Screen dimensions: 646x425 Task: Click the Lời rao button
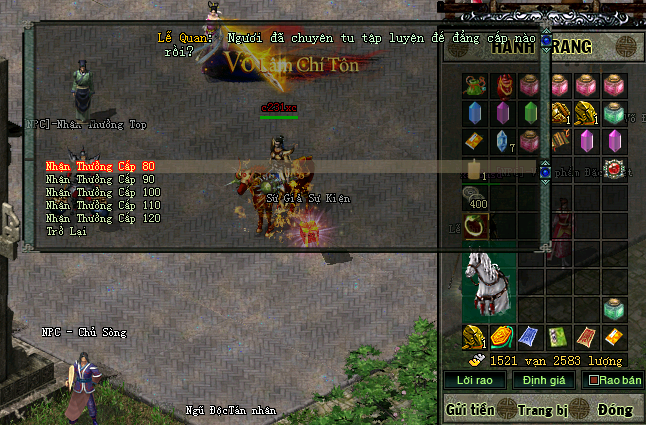coord(476,380)
